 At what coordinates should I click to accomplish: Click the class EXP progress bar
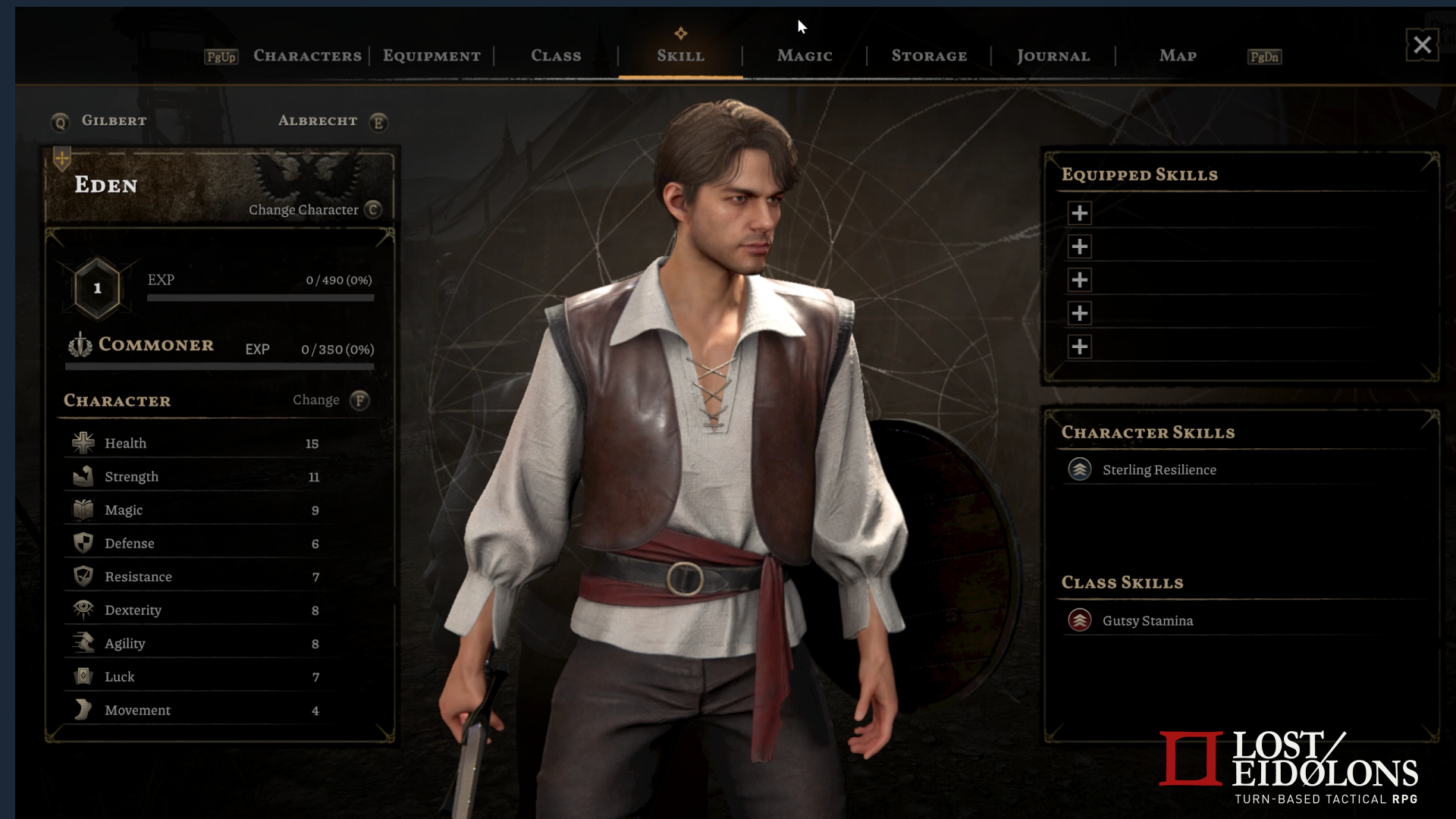point(219,367)
